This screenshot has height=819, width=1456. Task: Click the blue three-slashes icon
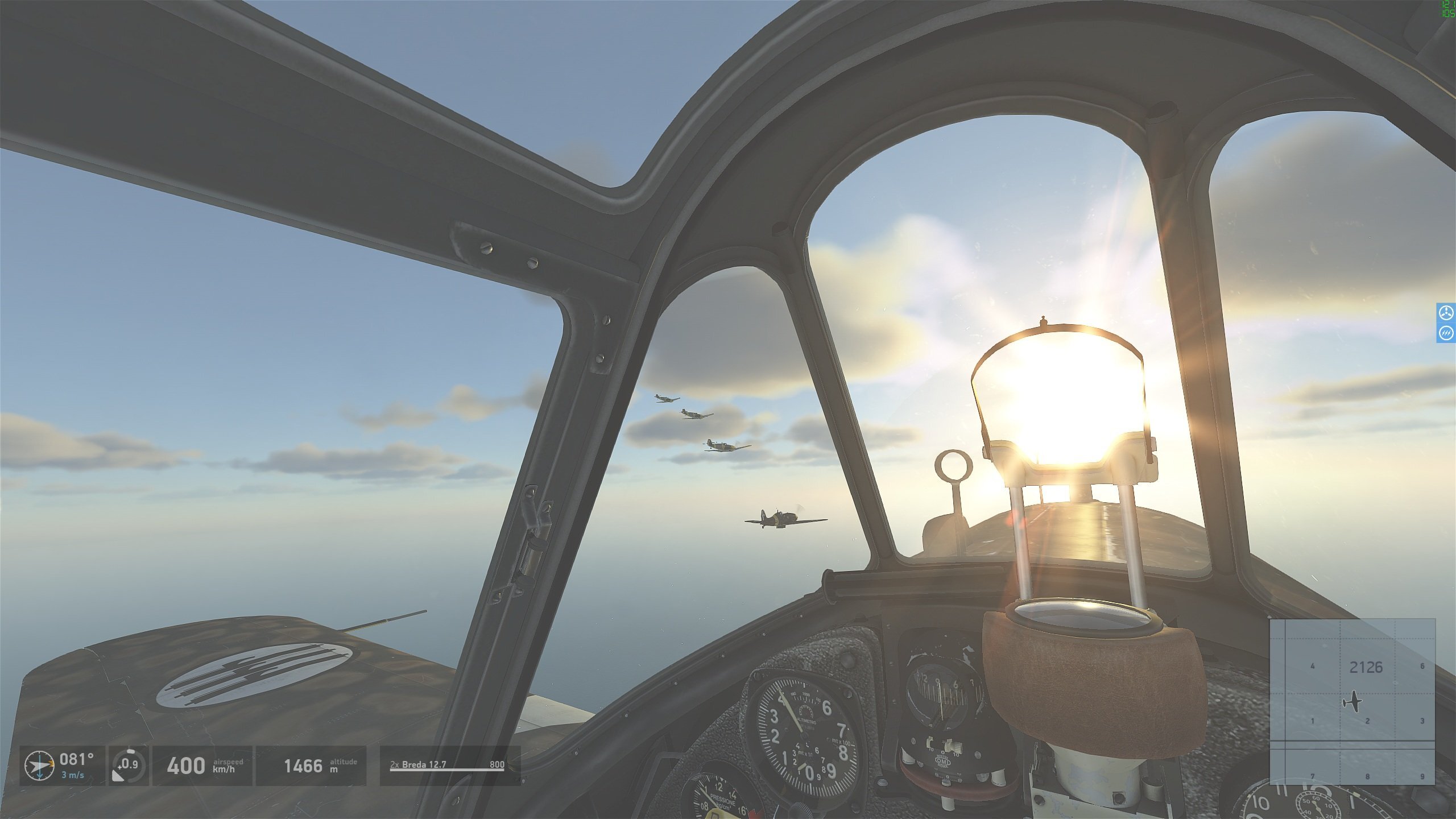point(1446,333)
